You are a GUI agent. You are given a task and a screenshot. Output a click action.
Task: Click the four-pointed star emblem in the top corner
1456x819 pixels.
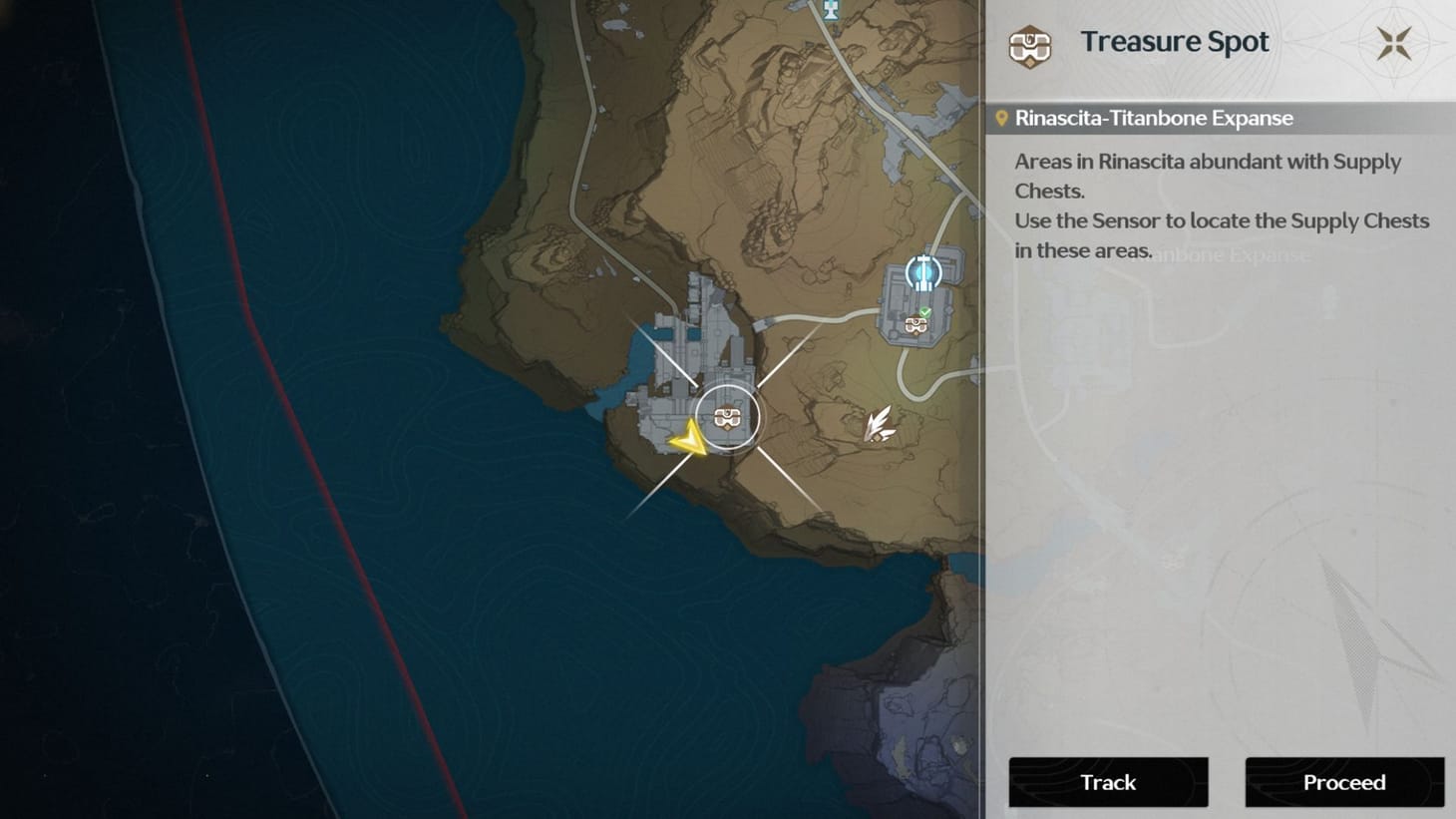1392,44
